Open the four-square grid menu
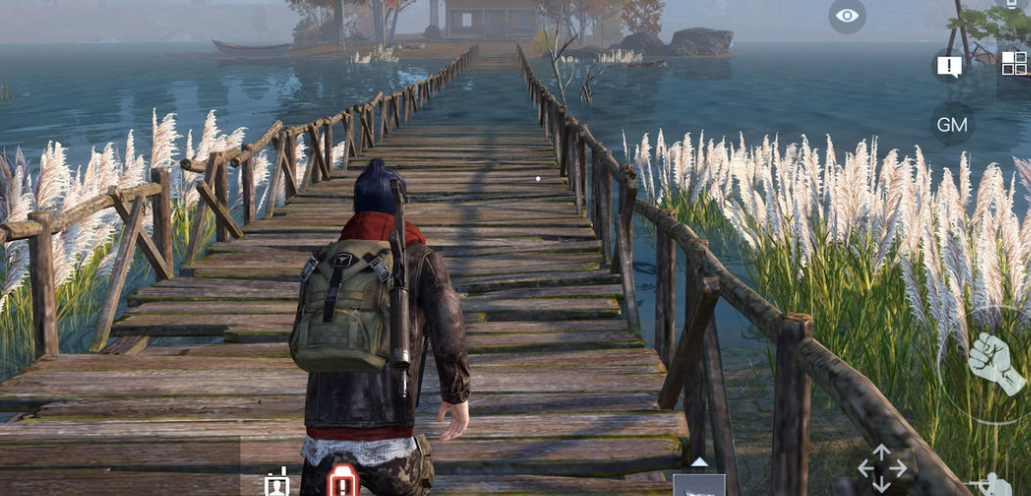Screen dimensions: 1031x496 click(1014, 63)
